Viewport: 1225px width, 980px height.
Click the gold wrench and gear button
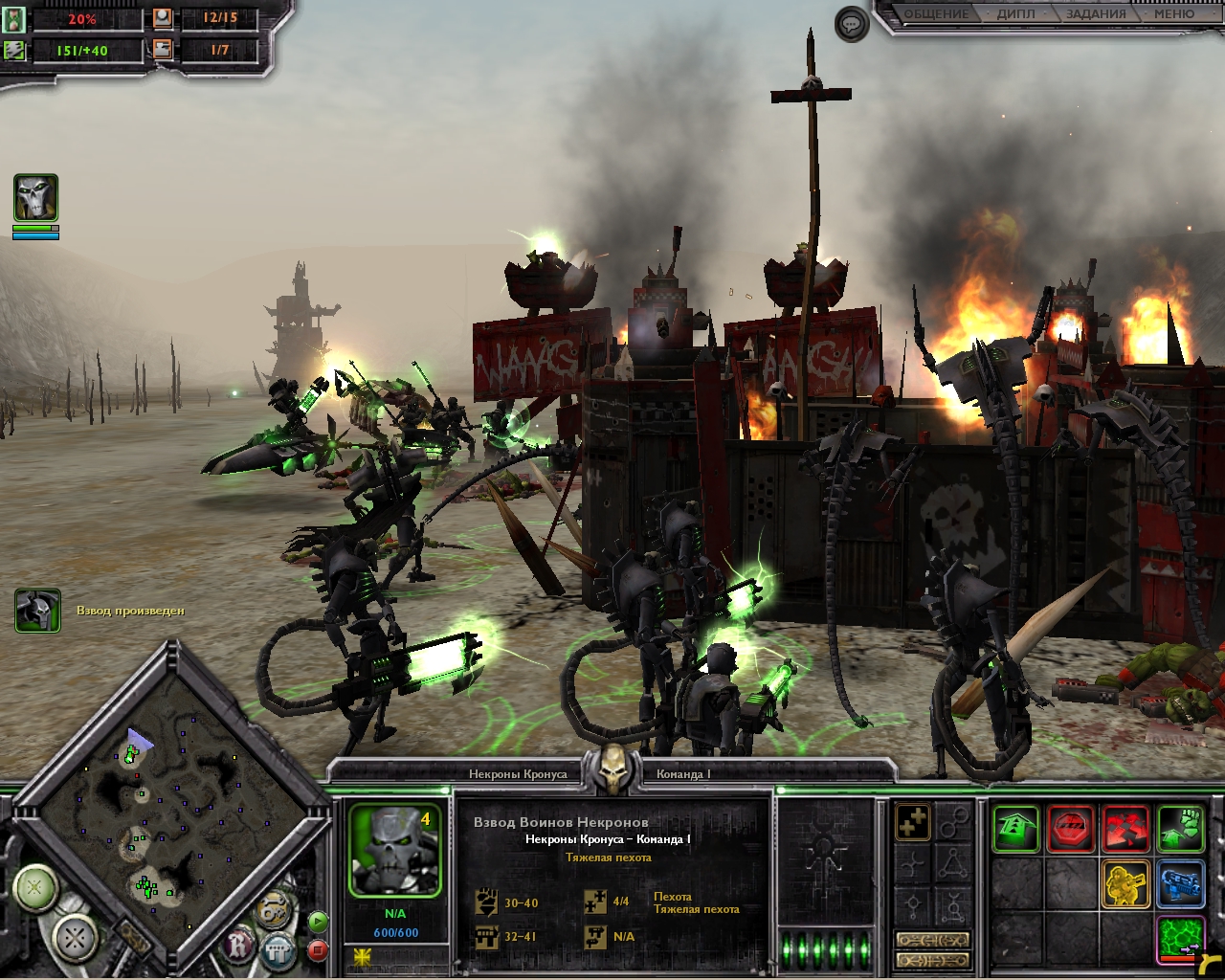pos(274,909)
